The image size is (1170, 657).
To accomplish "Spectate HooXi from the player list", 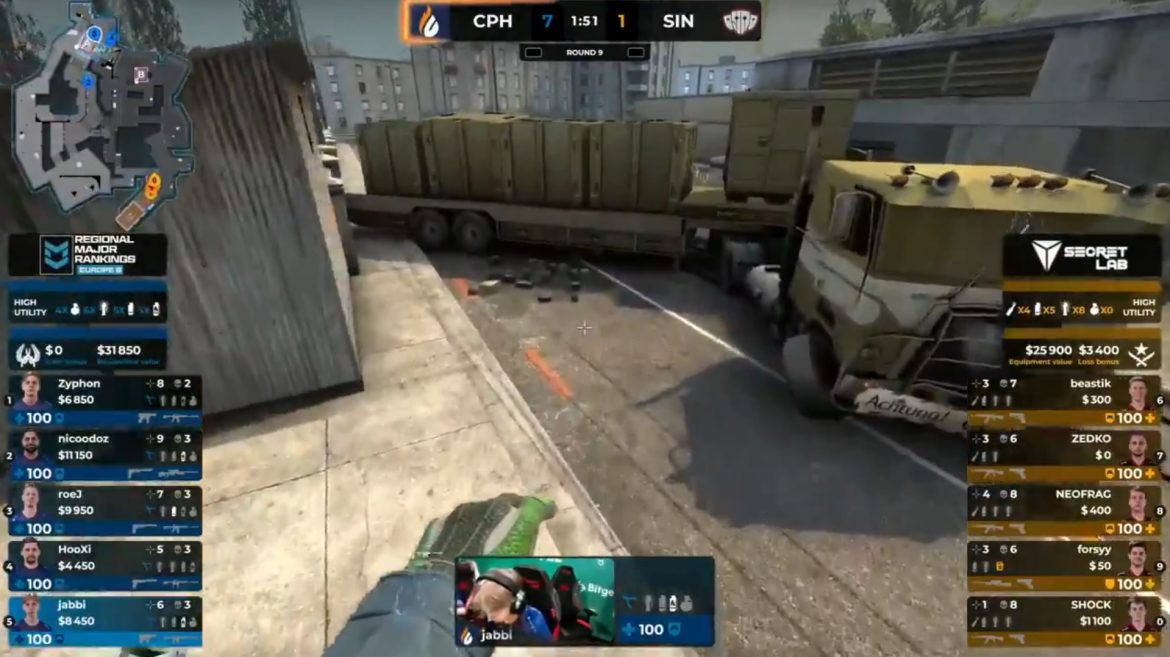I will [105, 565].
